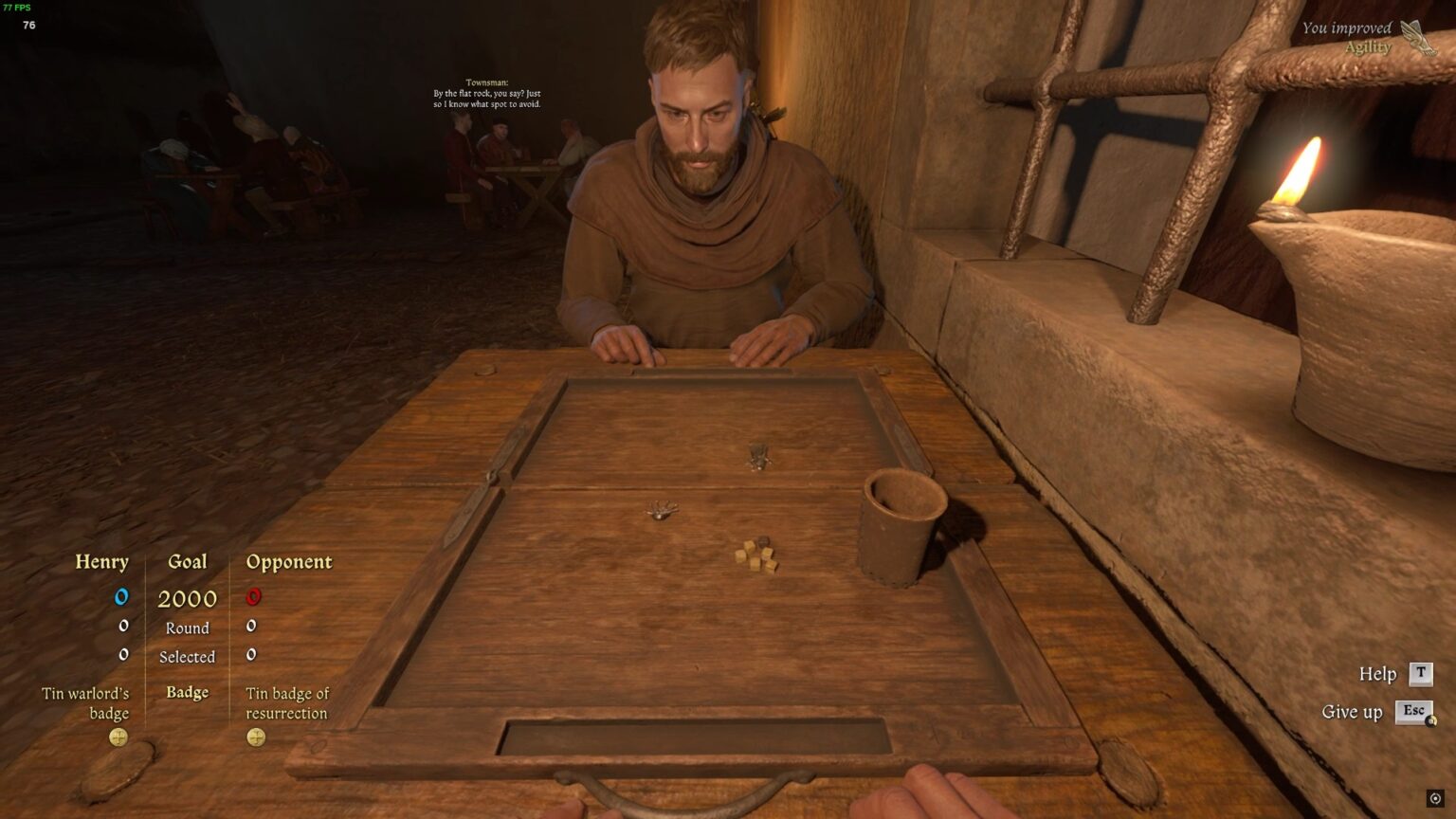The width and height of the screenshot is (1456, 819).
Task: Select the Henry scoreboard column header
Action: point(103,561)
